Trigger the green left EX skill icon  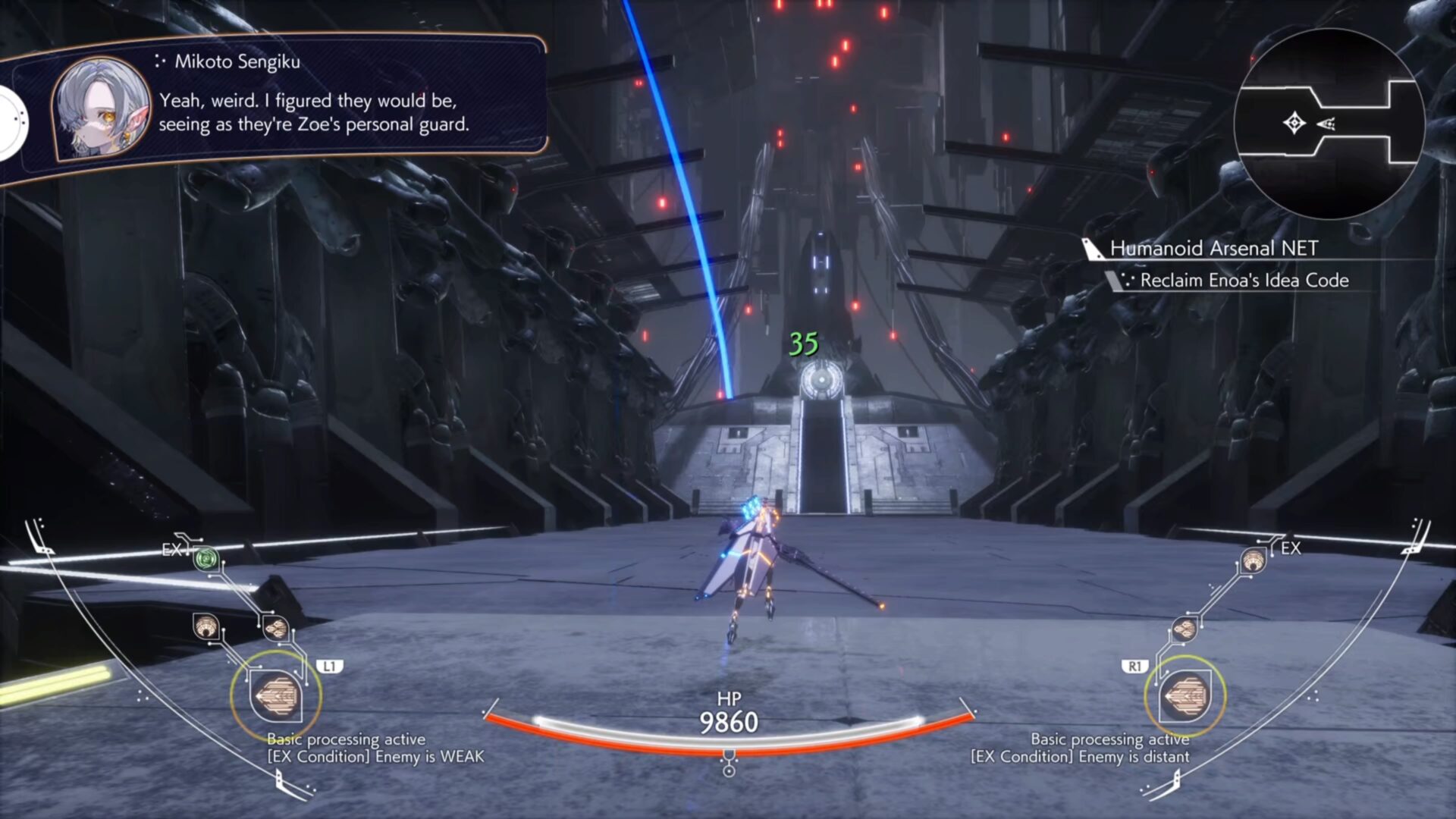pyautogui.click(x=206, y=560)
